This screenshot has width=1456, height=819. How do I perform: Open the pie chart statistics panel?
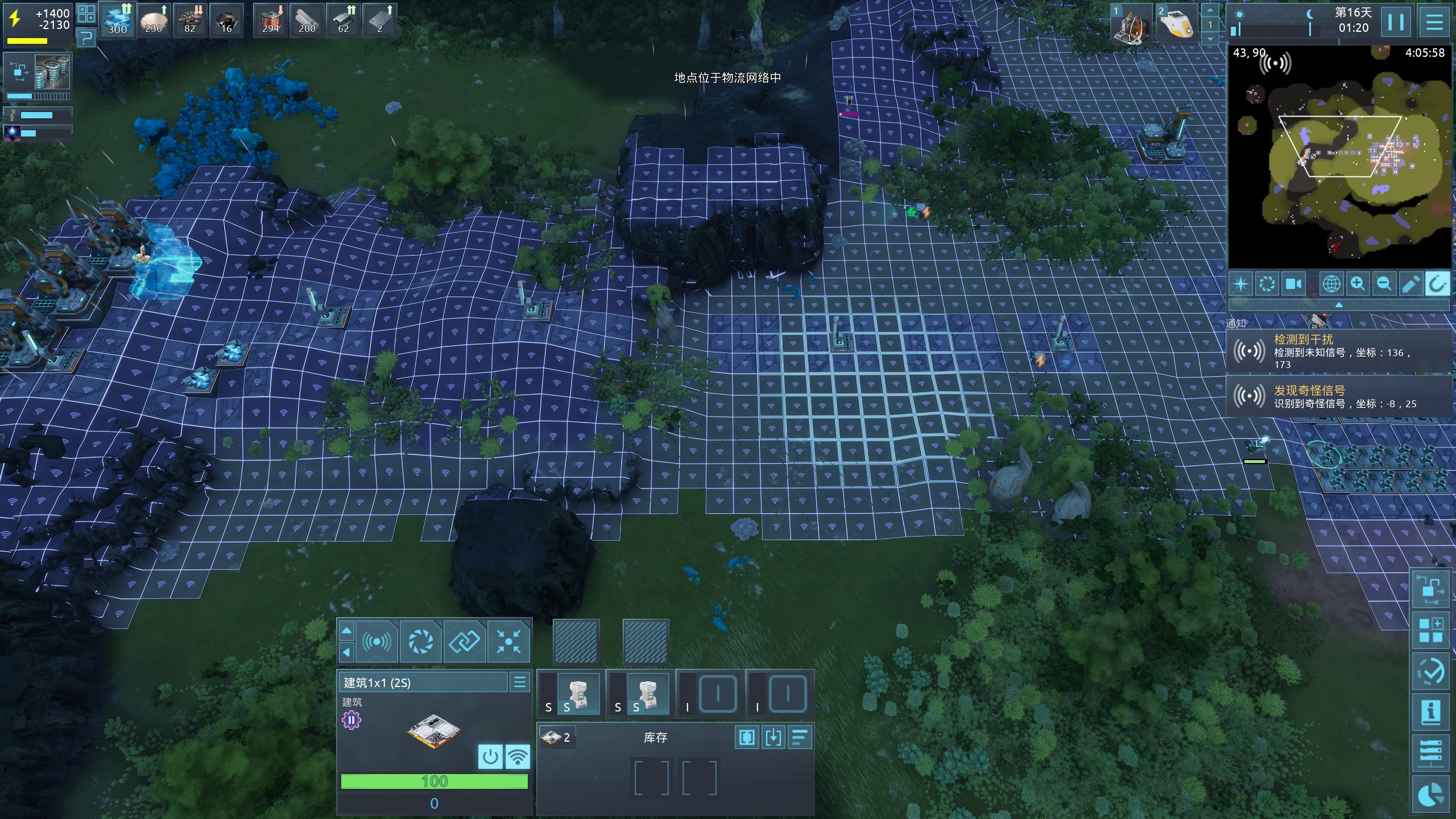[x=1430, y=795]
